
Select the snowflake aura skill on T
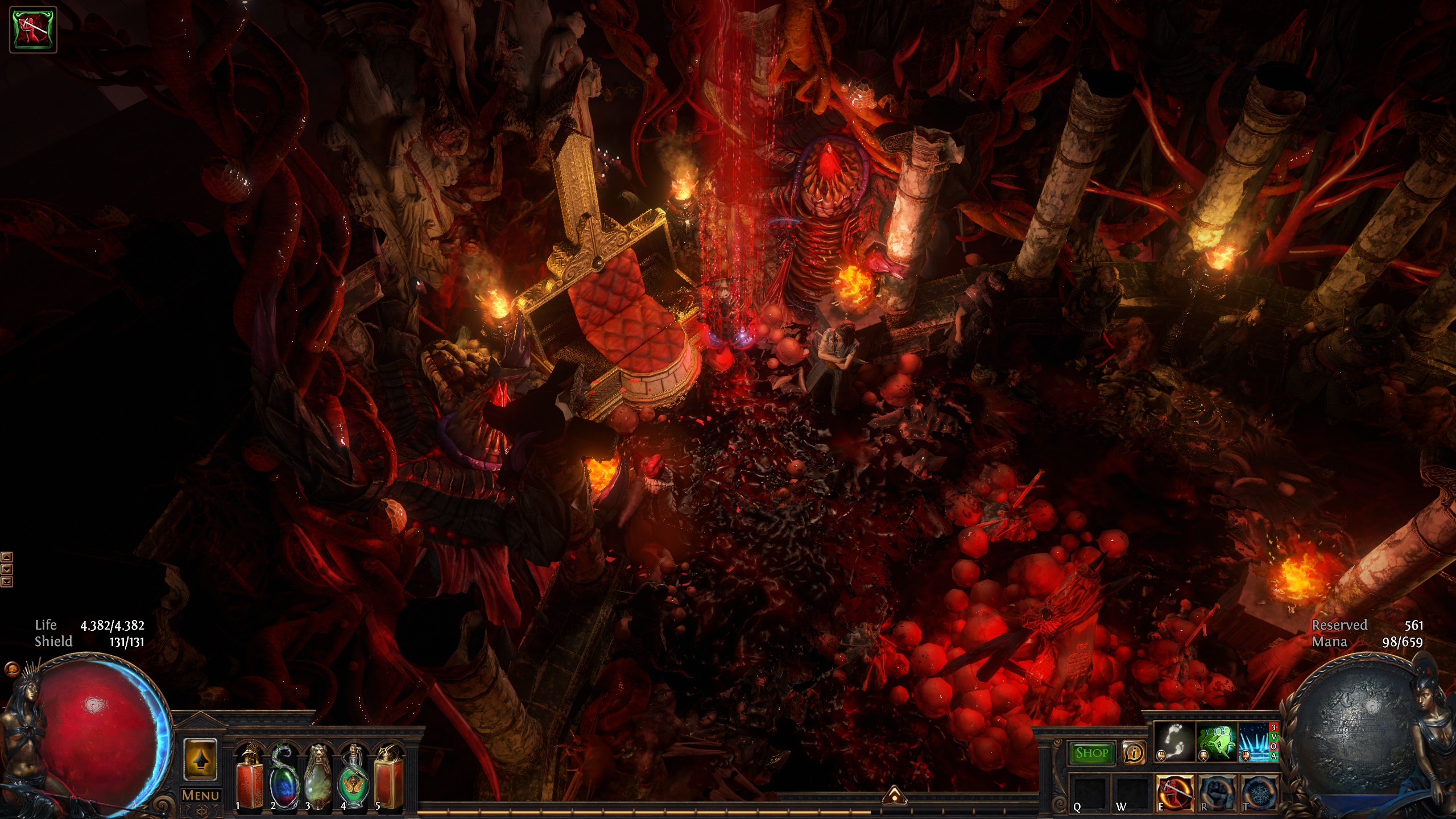(x=1258, y=792)
